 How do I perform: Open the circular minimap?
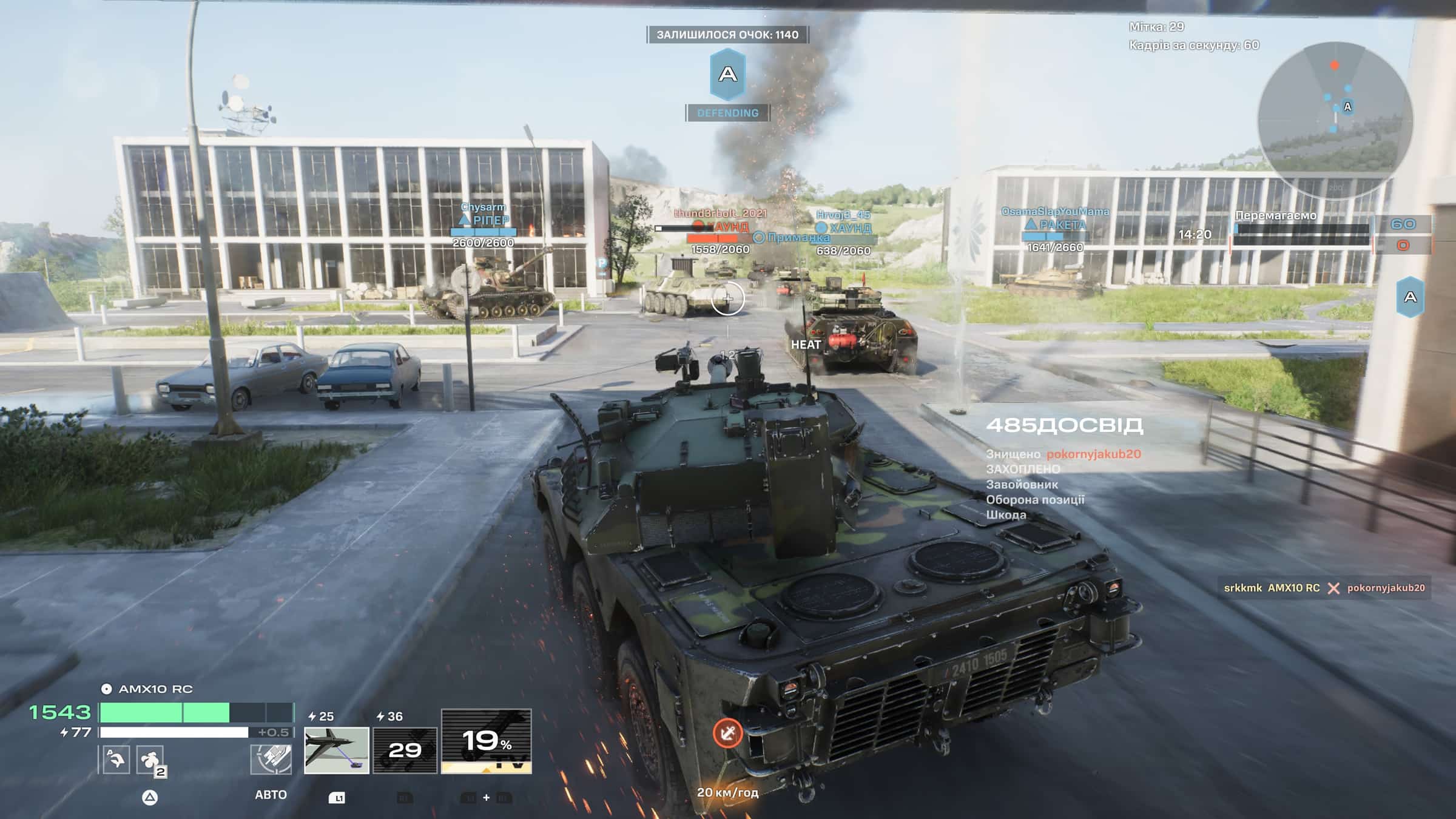click(x=1335, y=120)
